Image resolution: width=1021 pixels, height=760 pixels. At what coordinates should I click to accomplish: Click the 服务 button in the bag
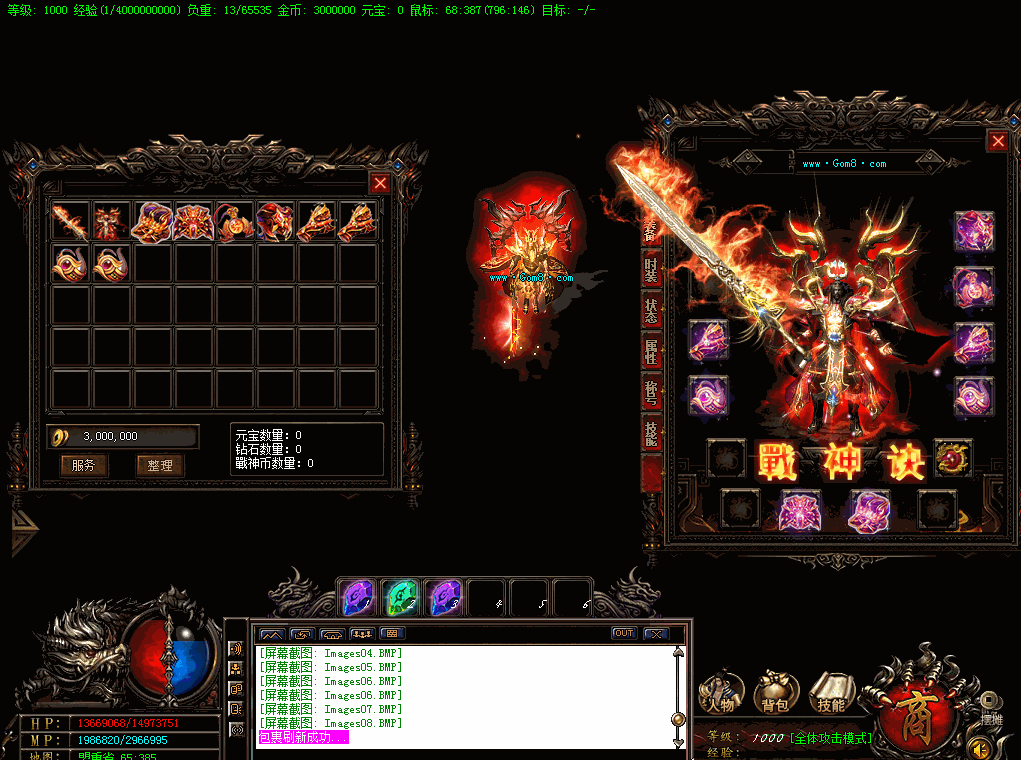84,465
